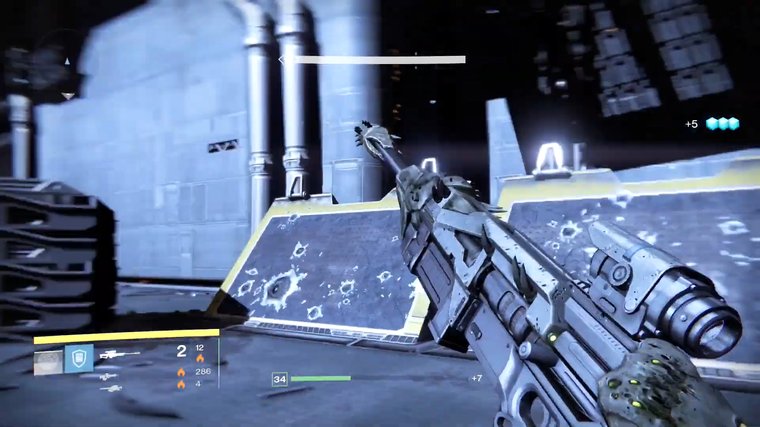Select the blue shield ability icon

(79, 358)
